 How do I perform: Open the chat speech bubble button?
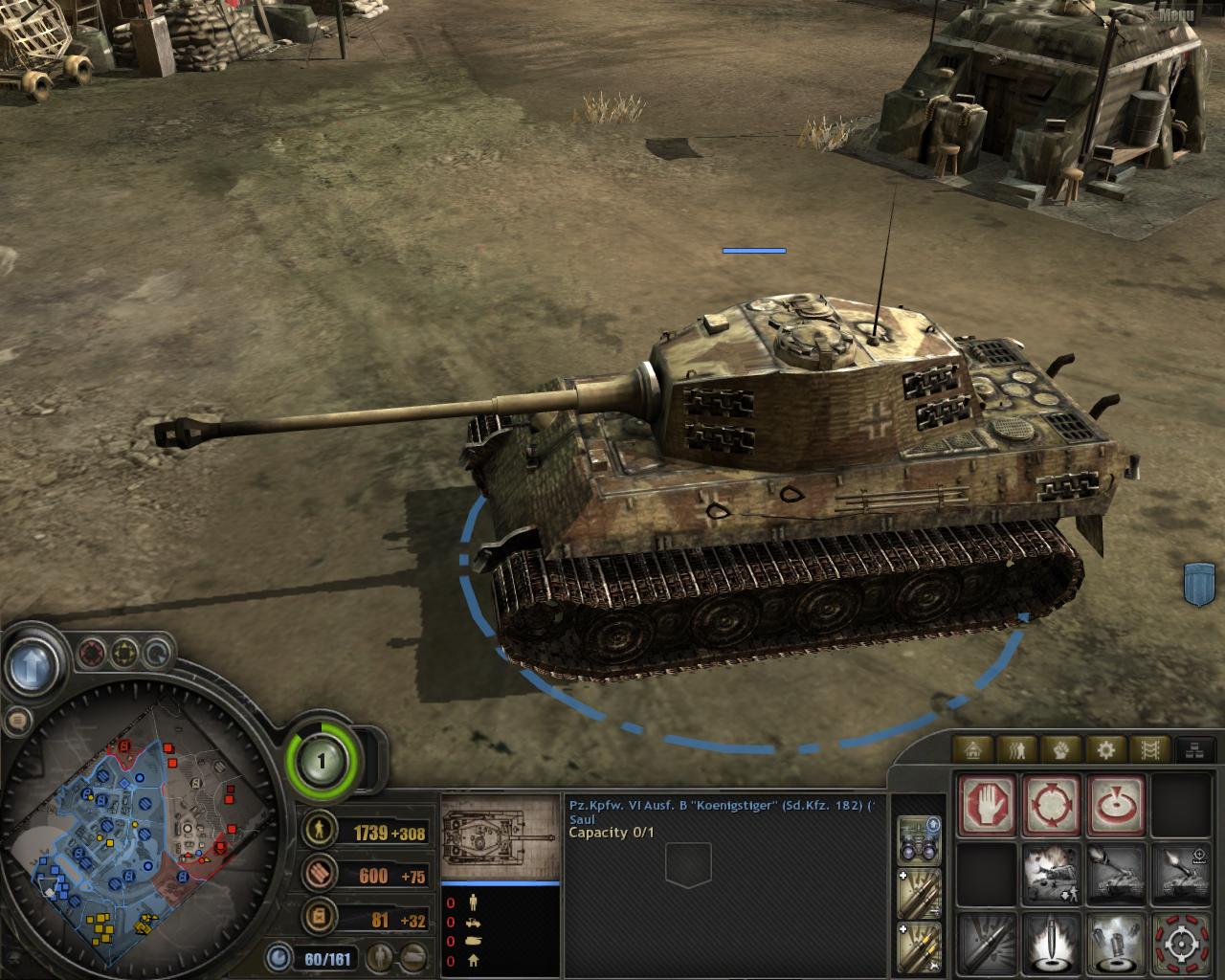coord(16,720)
